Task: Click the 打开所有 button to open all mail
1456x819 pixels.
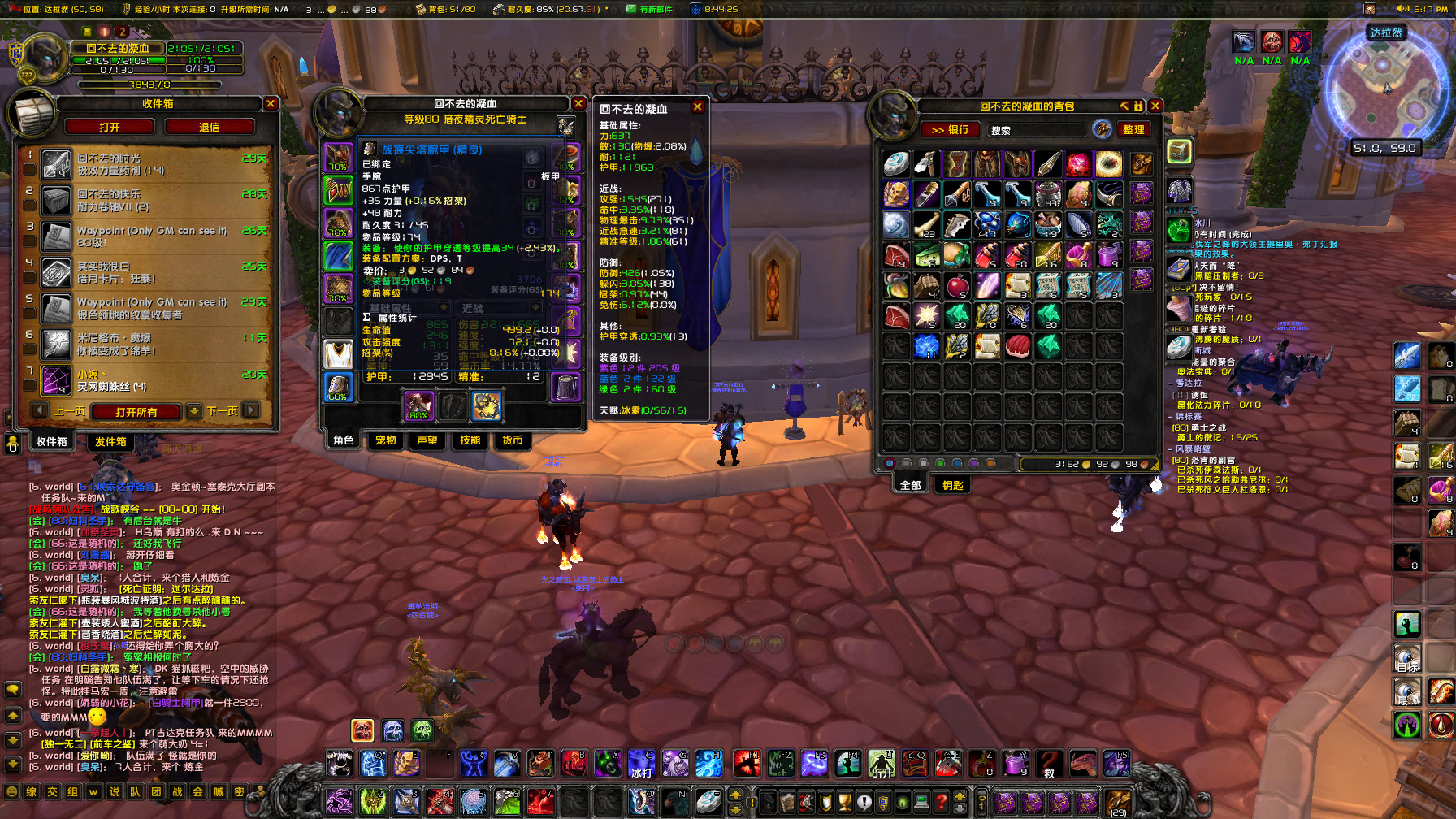Action: coord(136,411)
